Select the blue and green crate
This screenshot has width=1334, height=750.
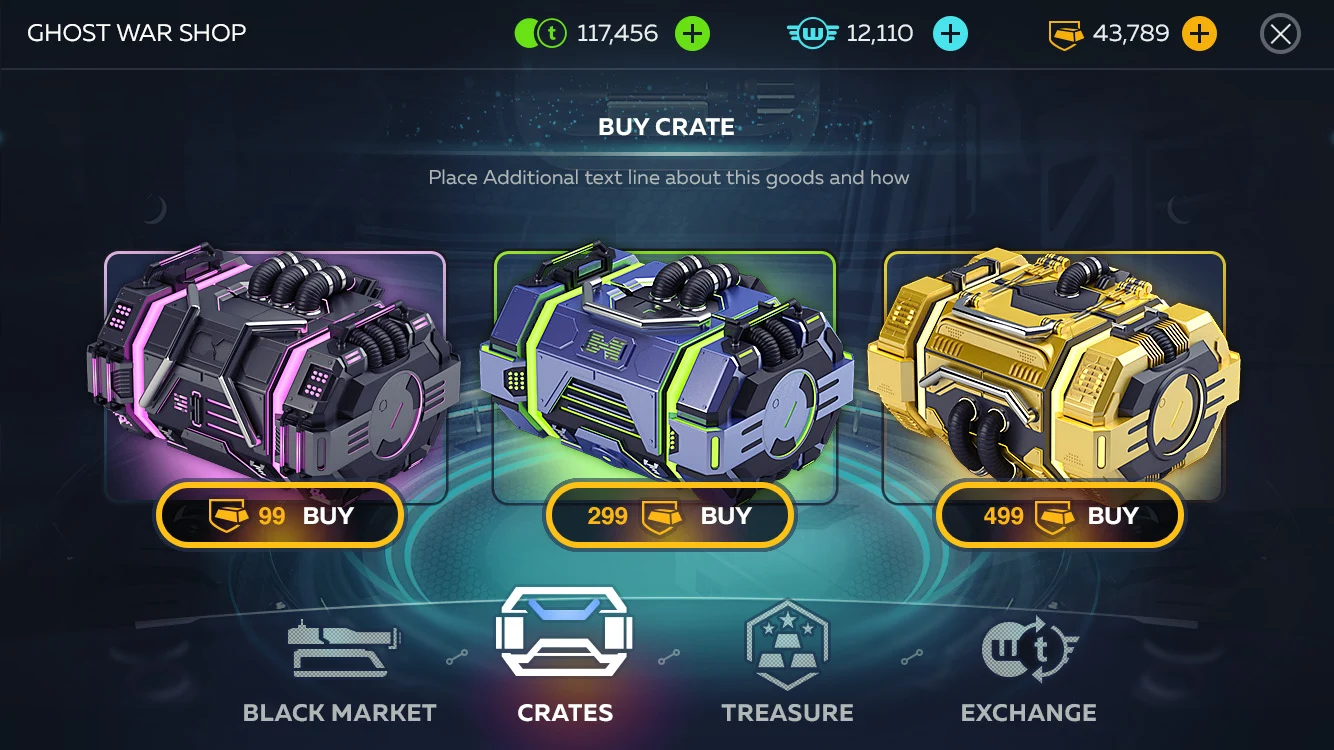pos(665,370)
